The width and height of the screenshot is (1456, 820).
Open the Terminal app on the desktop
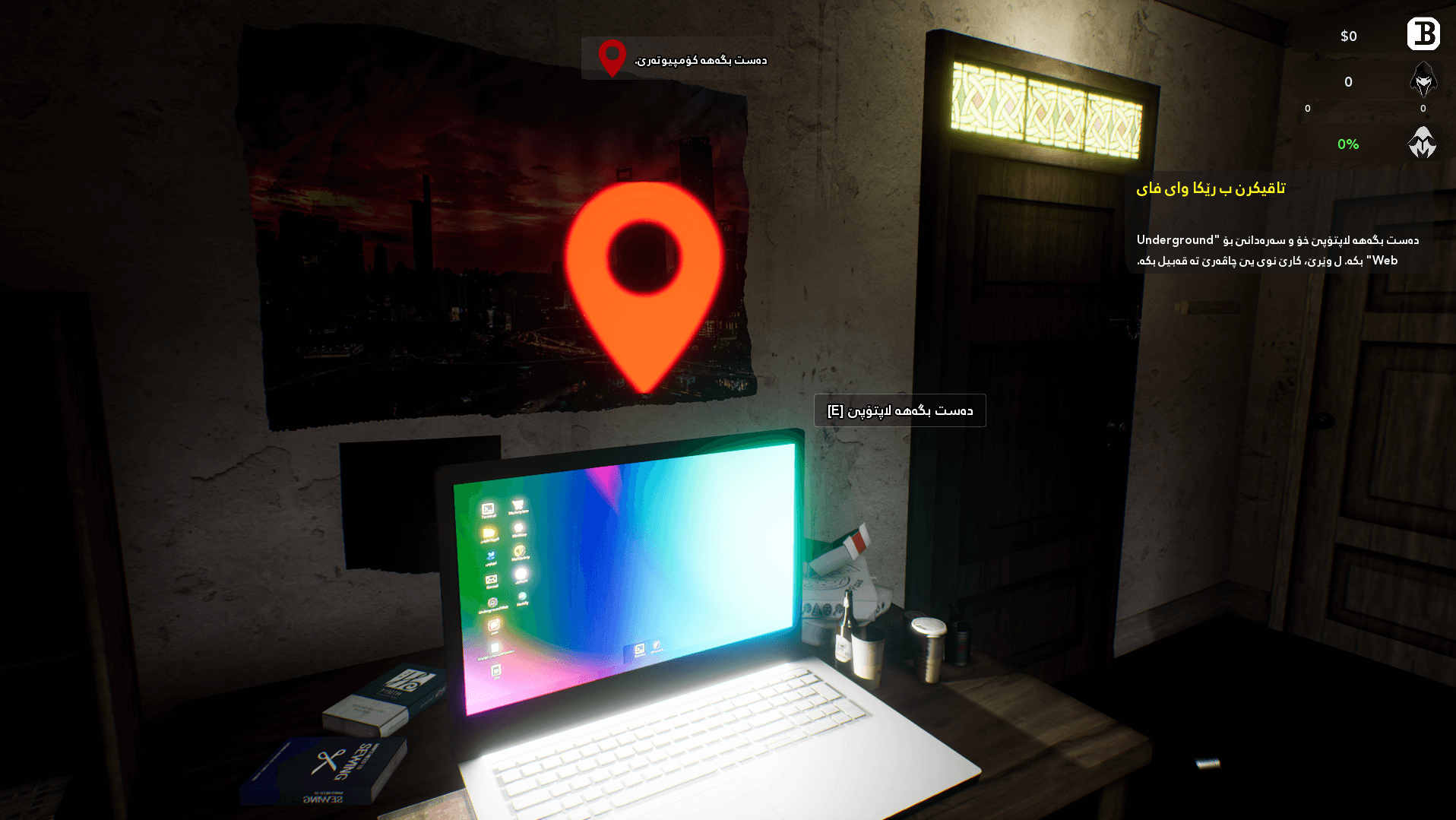488,508
